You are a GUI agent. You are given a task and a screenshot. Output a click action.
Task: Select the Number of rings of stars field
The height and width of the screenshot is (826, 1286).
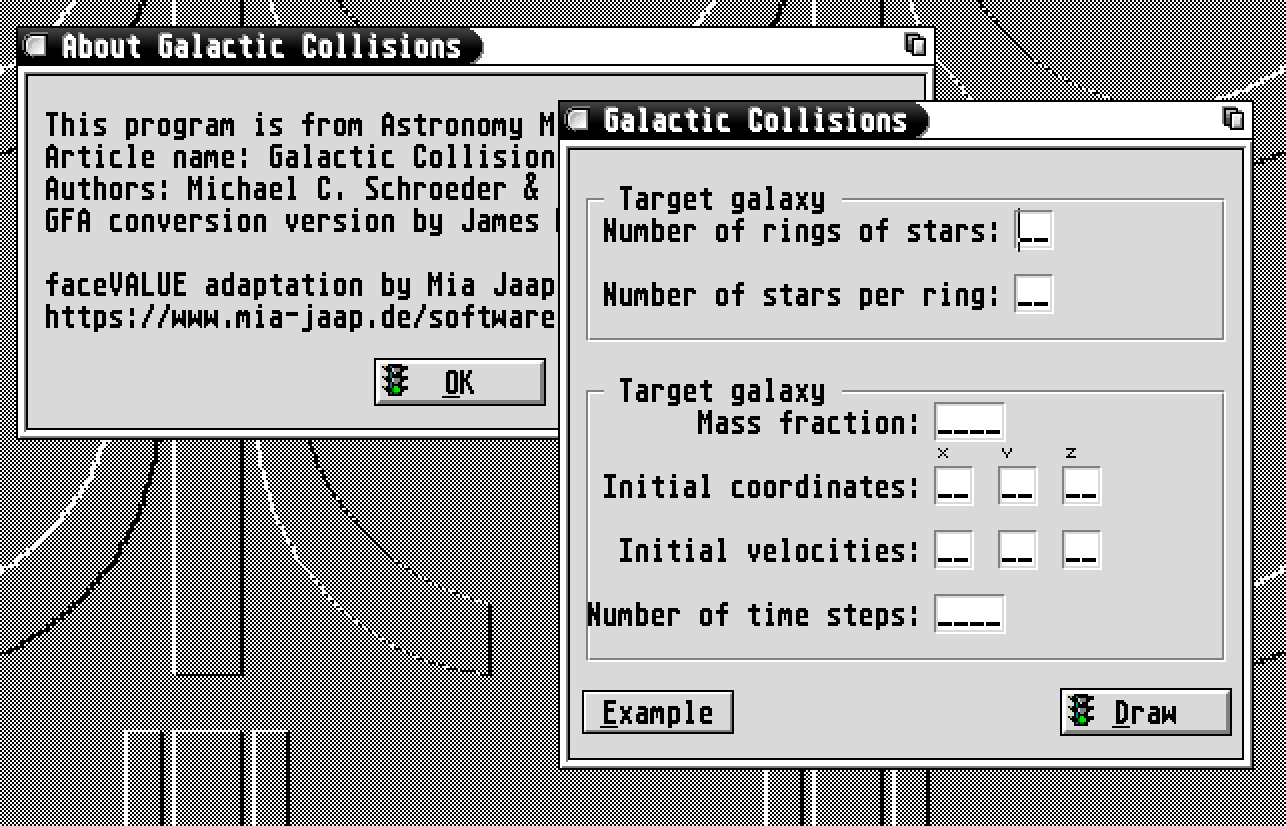(1034, 231)
